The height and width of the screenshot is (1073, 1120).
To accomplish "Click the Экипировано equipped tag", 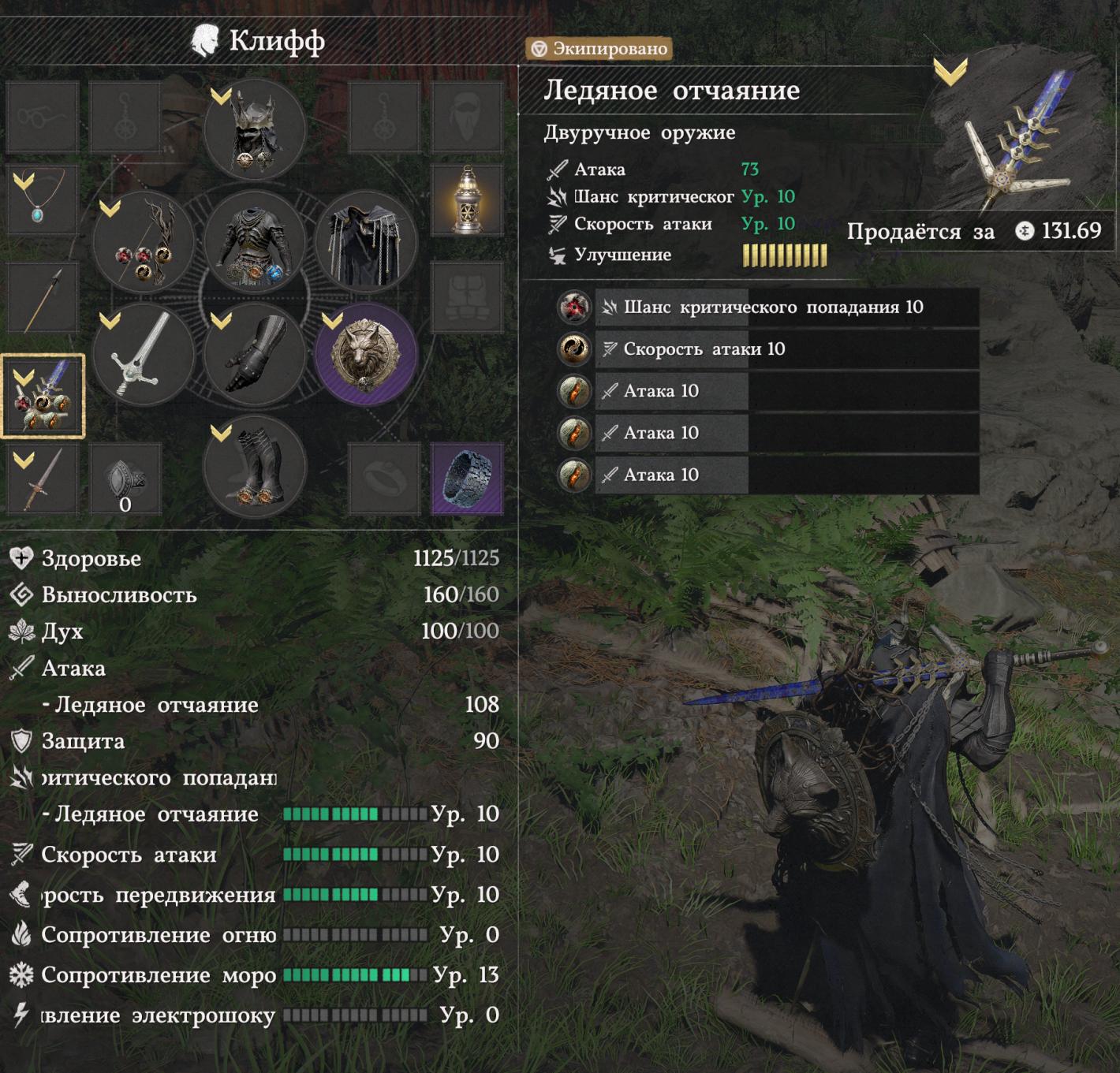I will click(x=599, y=49).
